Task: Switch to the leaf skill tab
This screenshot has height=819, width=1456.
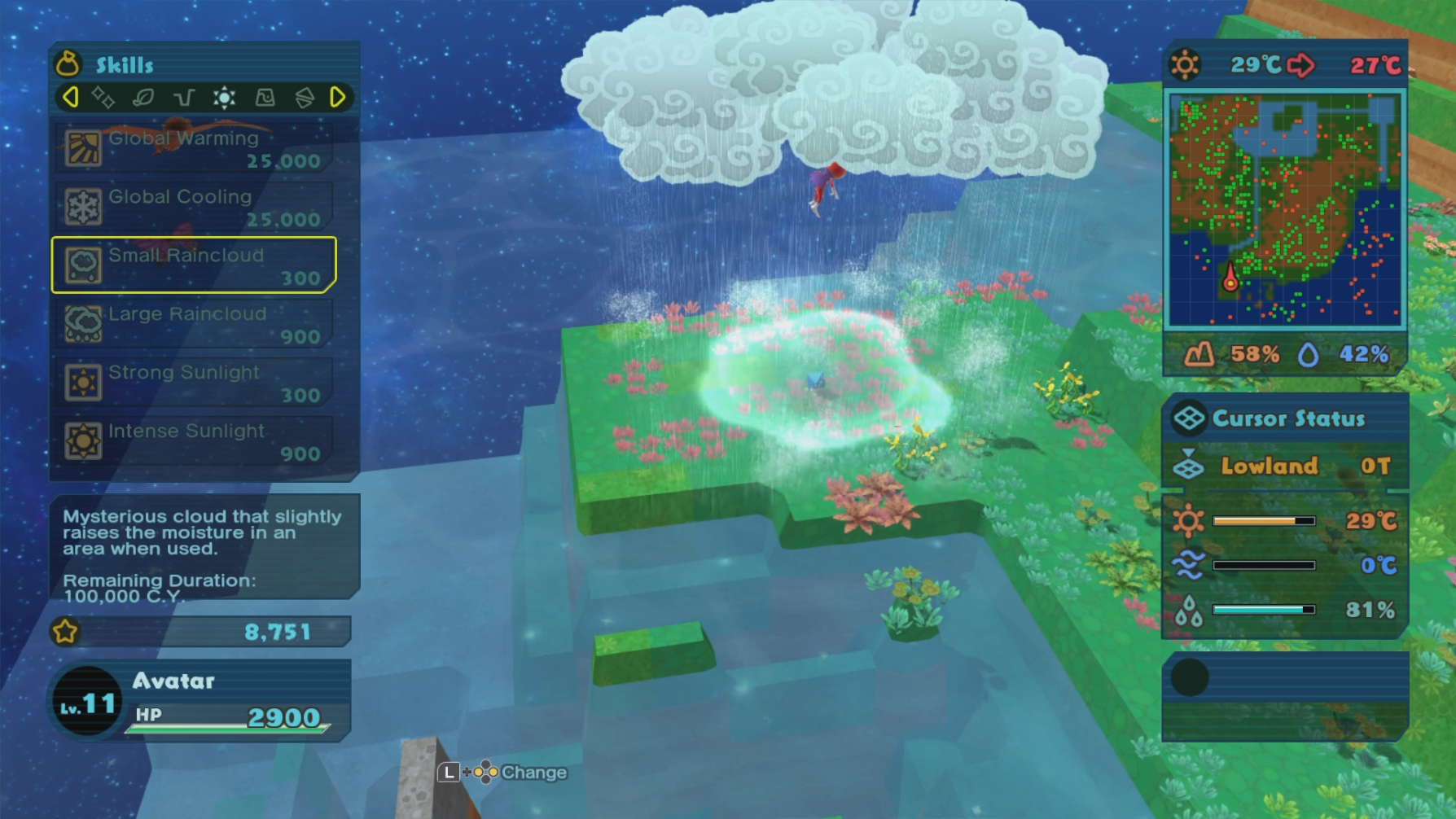Action: pyautogui.click(x=143, y=98)
